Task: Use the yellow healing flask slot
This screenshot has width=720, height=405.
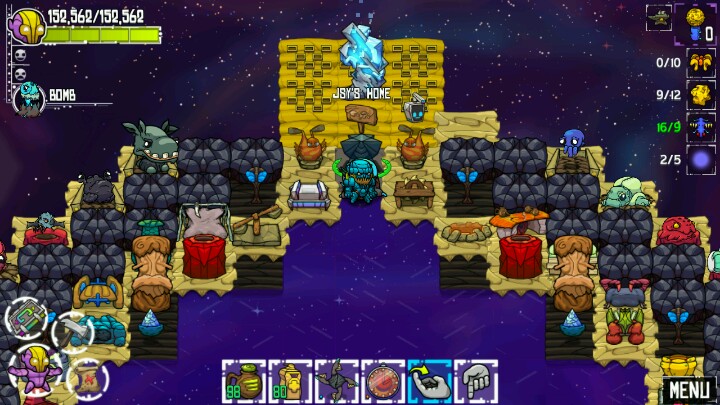Action: [287, 381]
